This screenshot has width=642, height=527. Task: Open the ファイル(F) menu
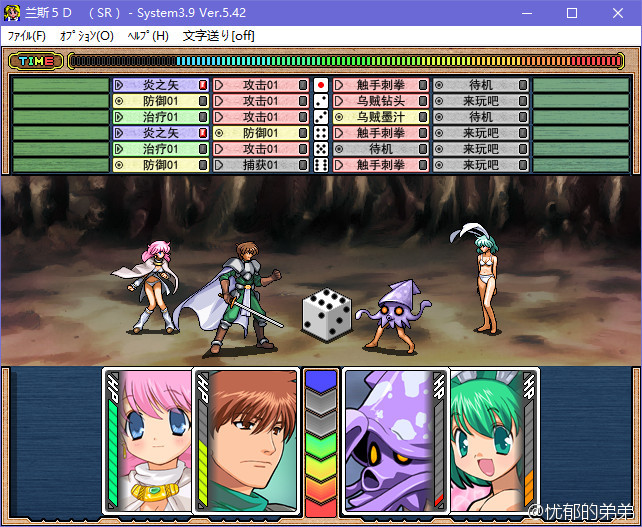pyautogui.click(x=27, y=36)
